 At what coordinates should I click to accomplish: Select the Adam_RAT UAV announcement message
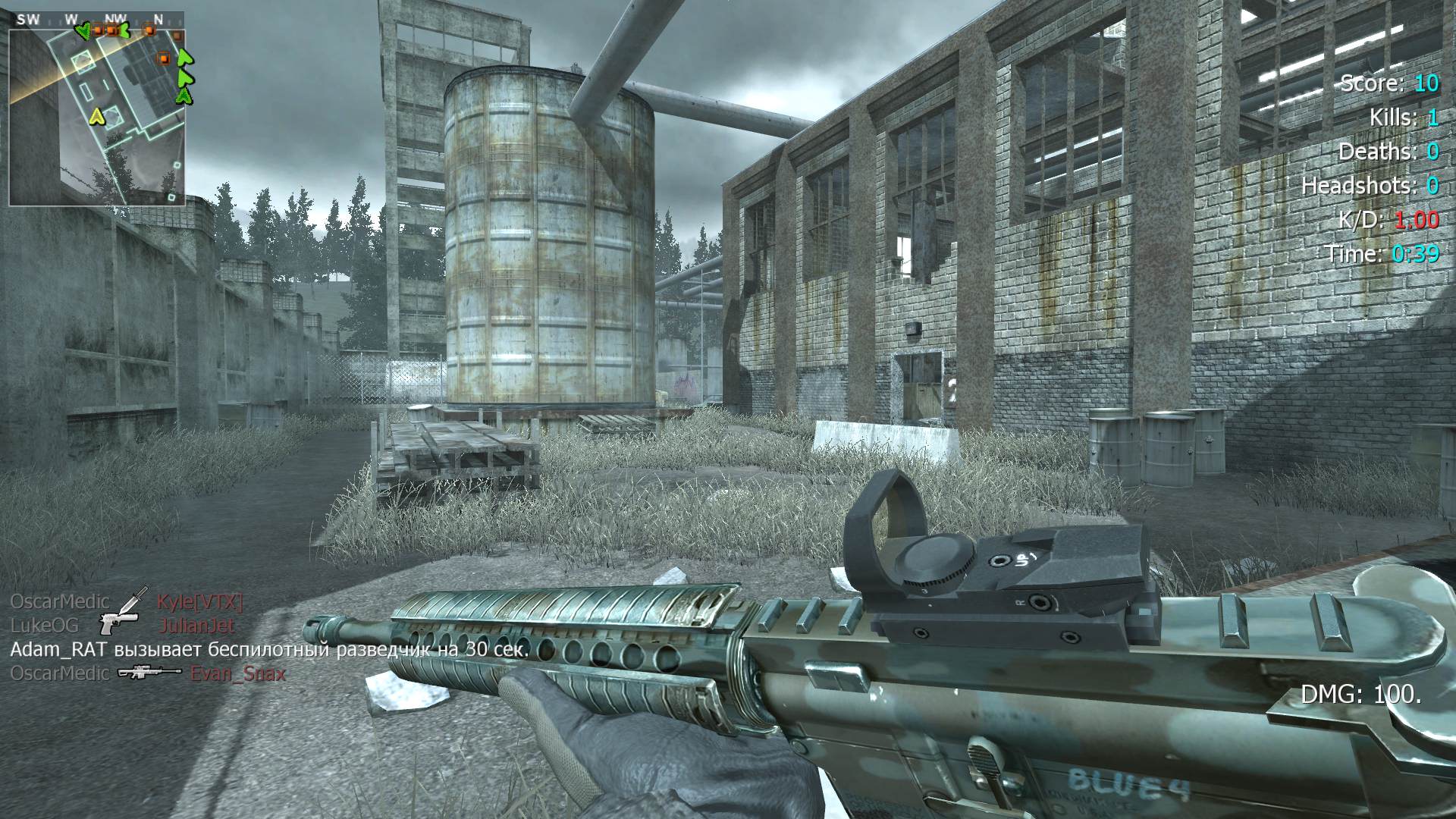[269, 650]
